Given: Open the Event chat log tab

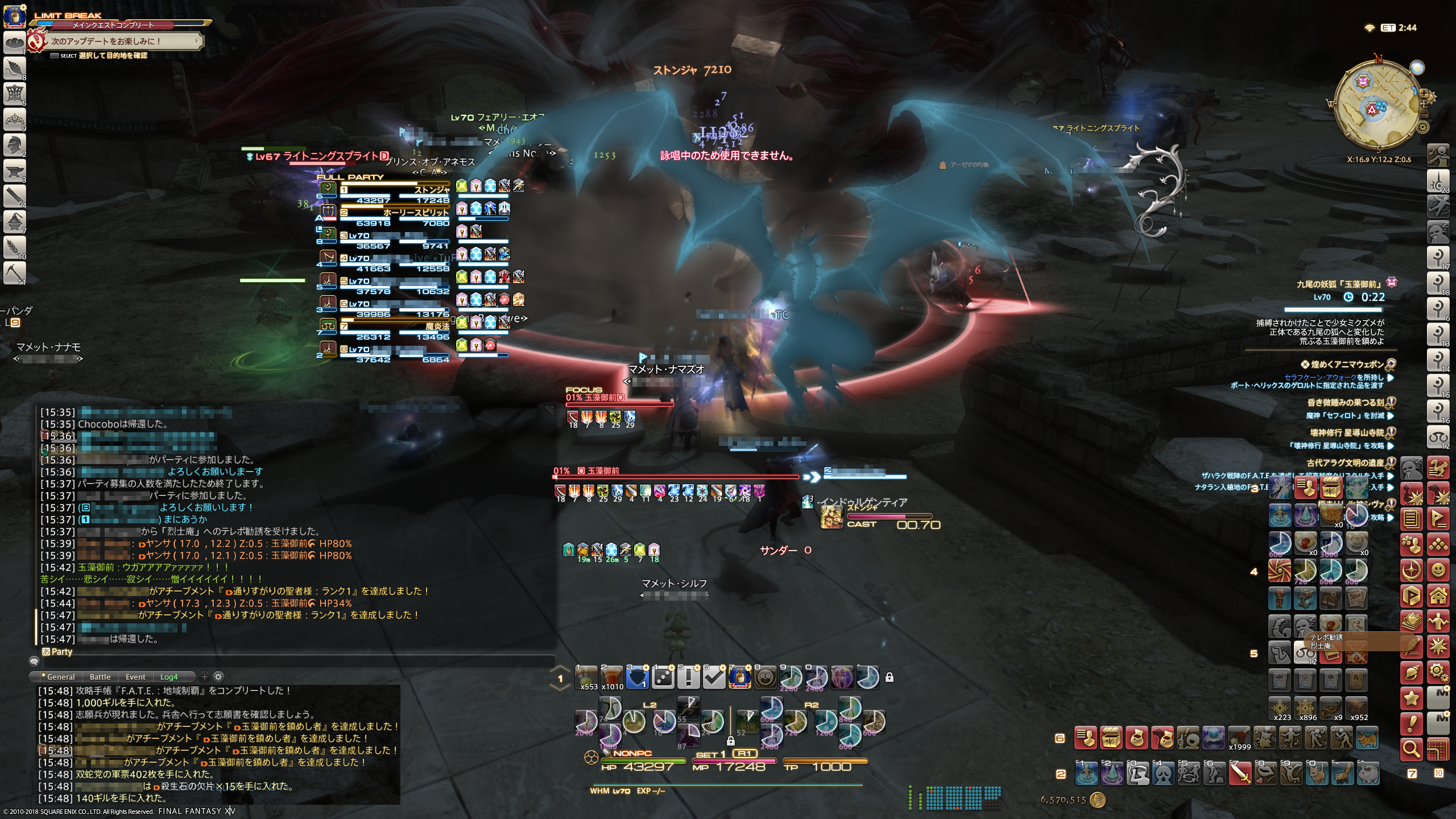Looking at the screenshot, I should tap(135, 677).
